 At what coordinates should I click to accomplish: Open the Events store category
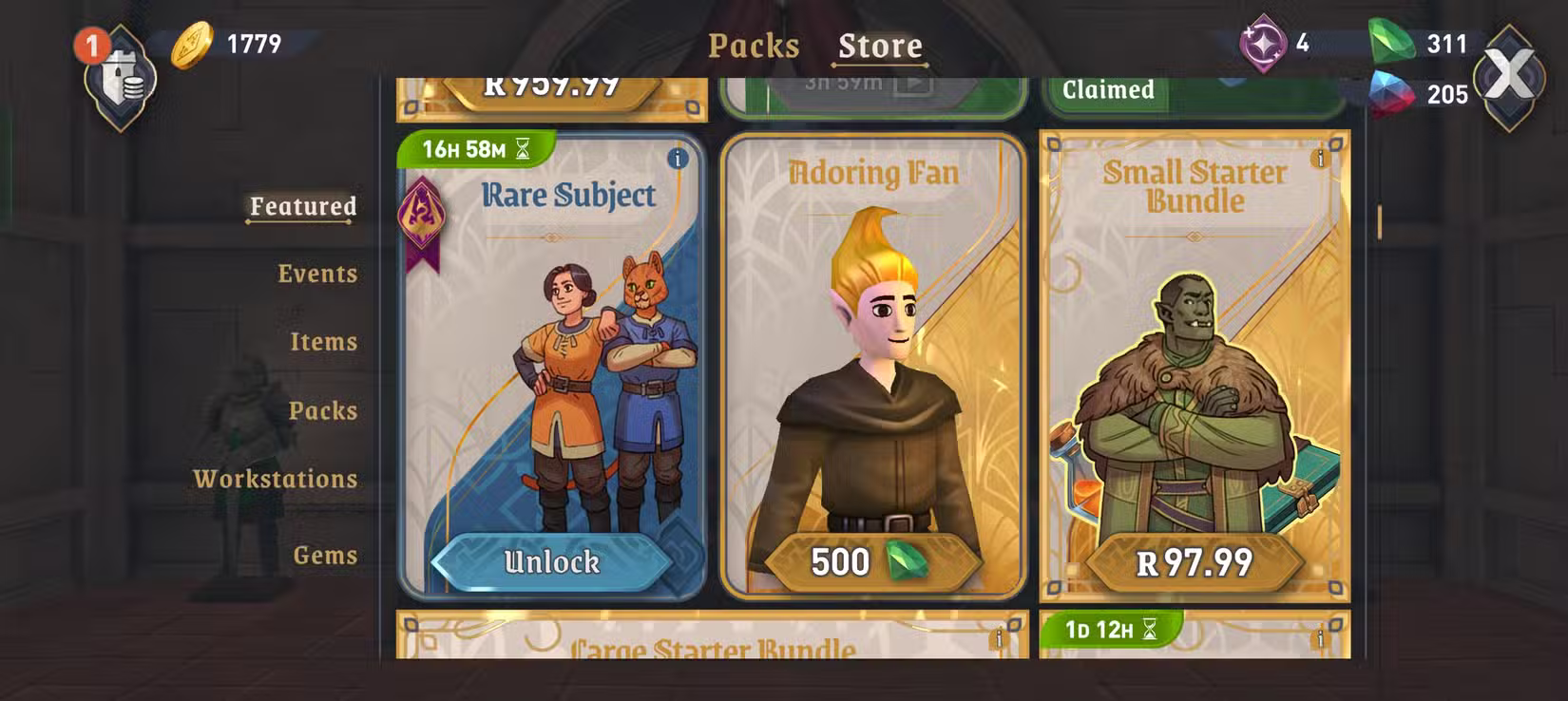pyautogui.click(x=317, y=274)
